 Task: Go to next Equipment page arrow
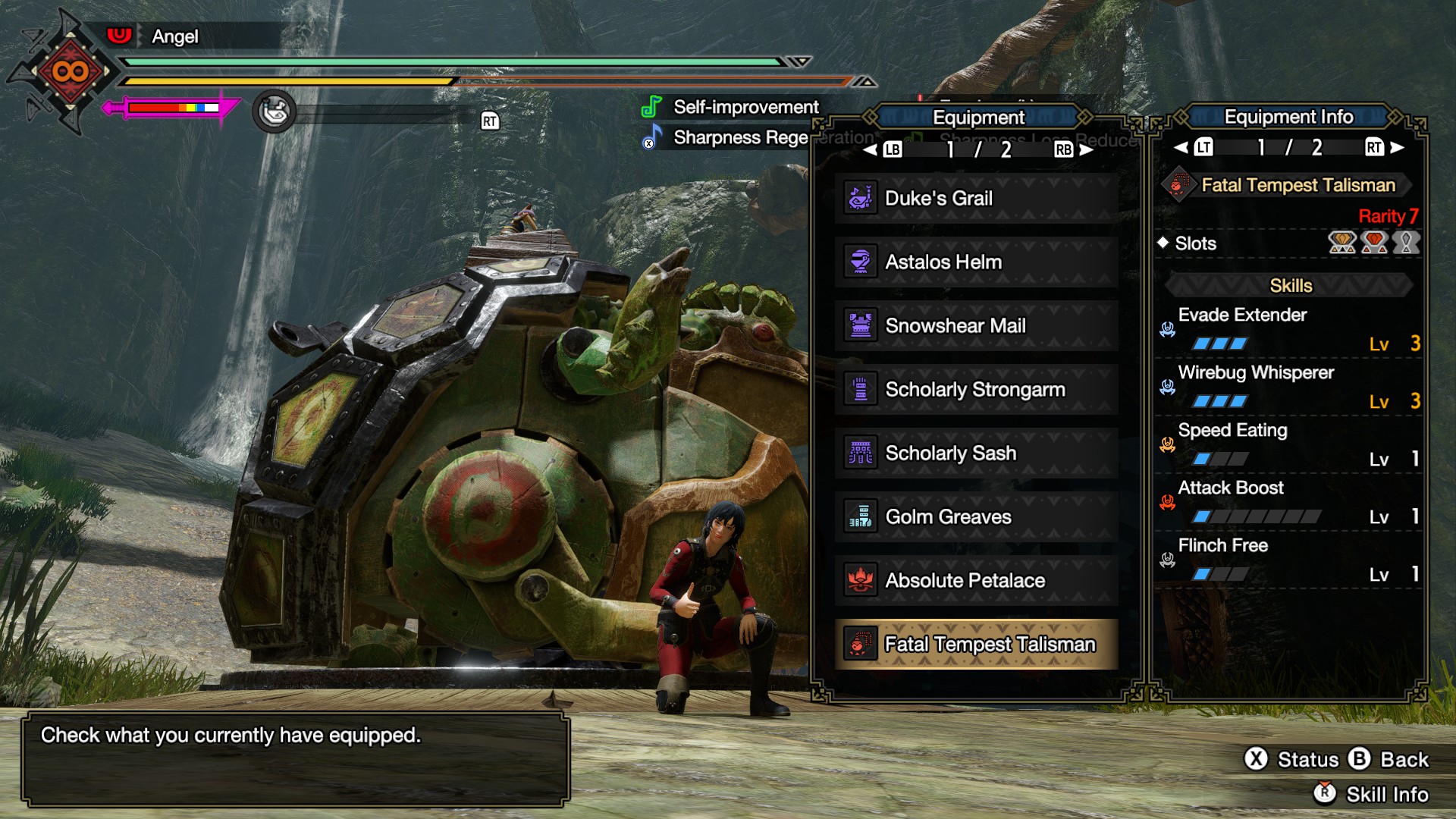pyautogui.click(x=1086, y=149)
